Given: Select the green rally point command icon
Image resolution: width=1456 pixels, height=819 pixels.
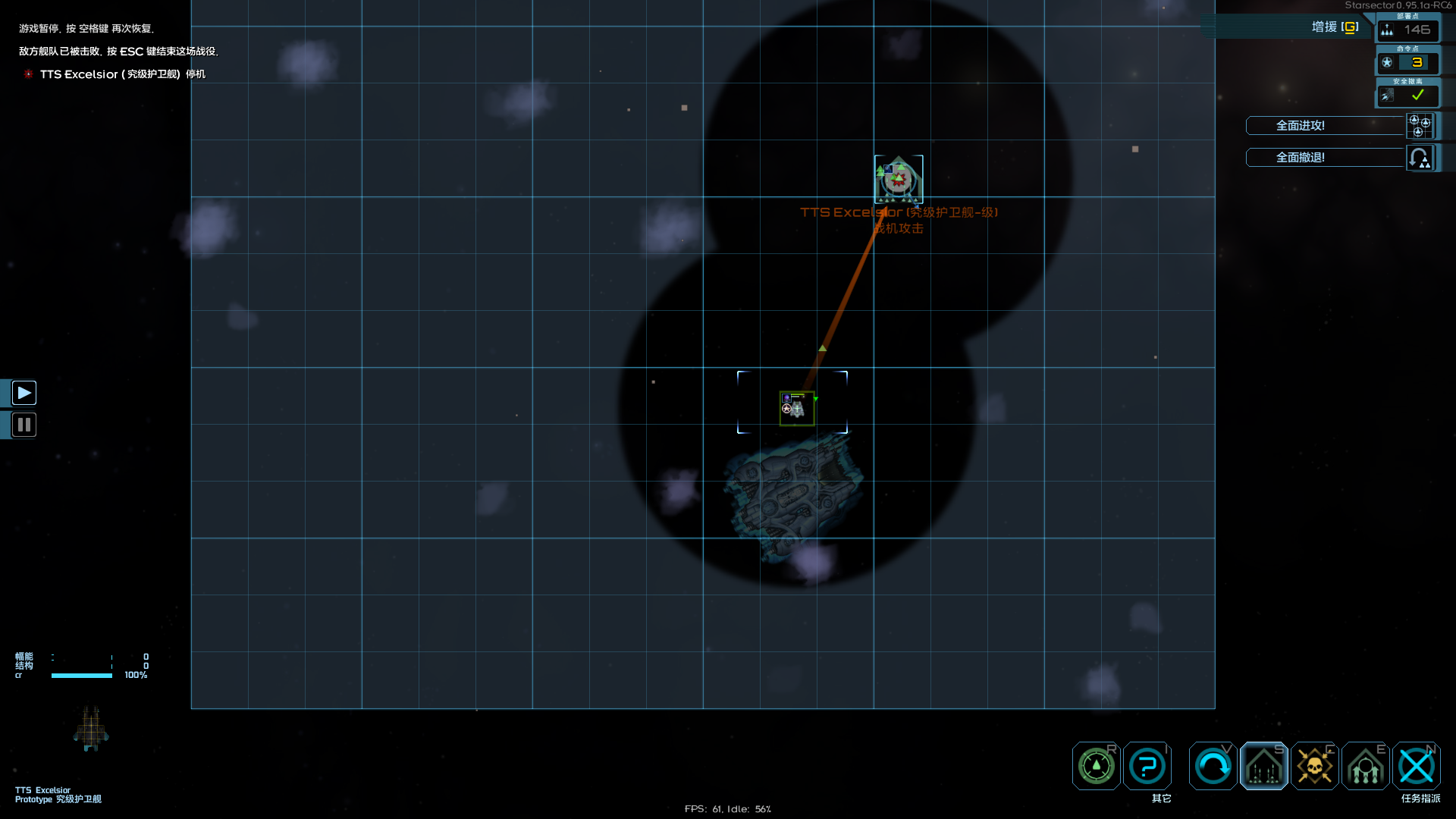Looking at the screenshot, I should point(1094,766).
